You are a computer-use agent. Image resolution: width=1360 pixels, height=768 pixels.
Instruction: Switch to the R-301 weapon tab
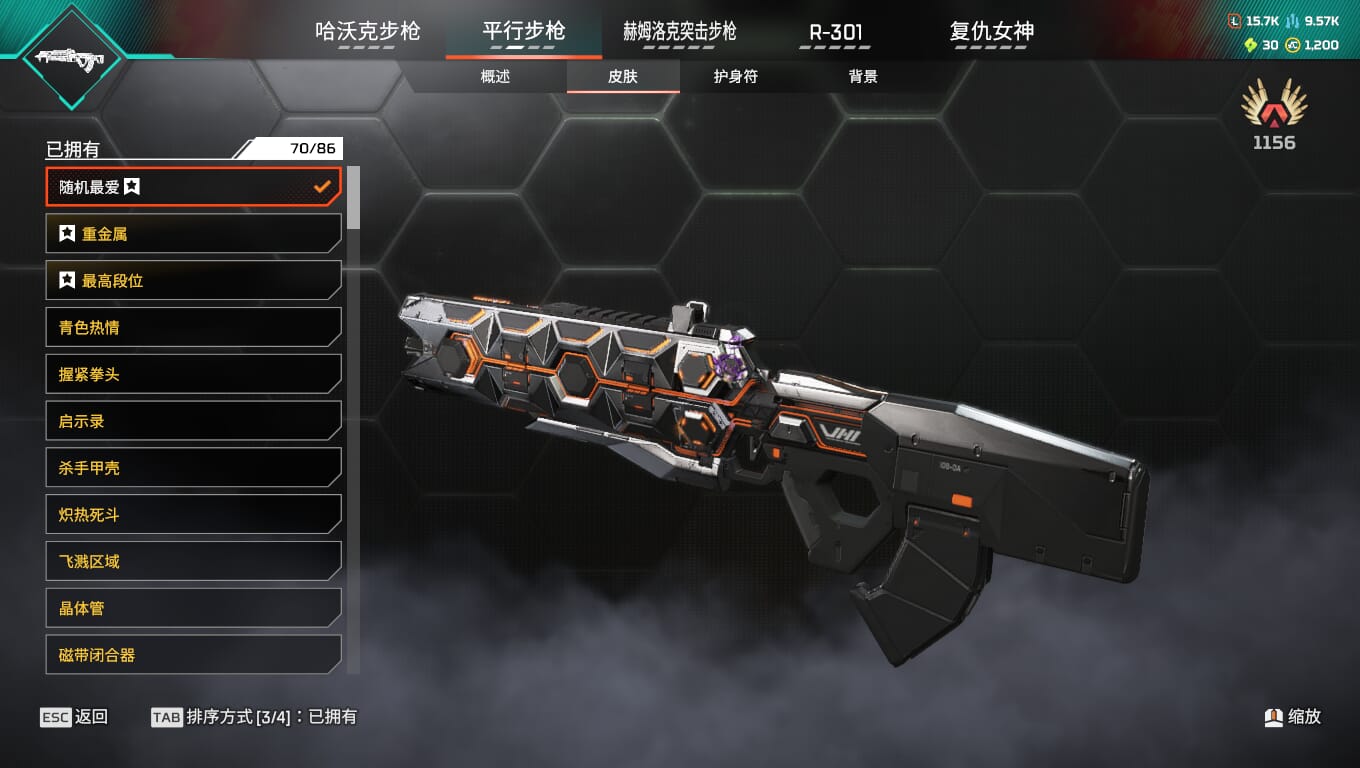point(835,31)
